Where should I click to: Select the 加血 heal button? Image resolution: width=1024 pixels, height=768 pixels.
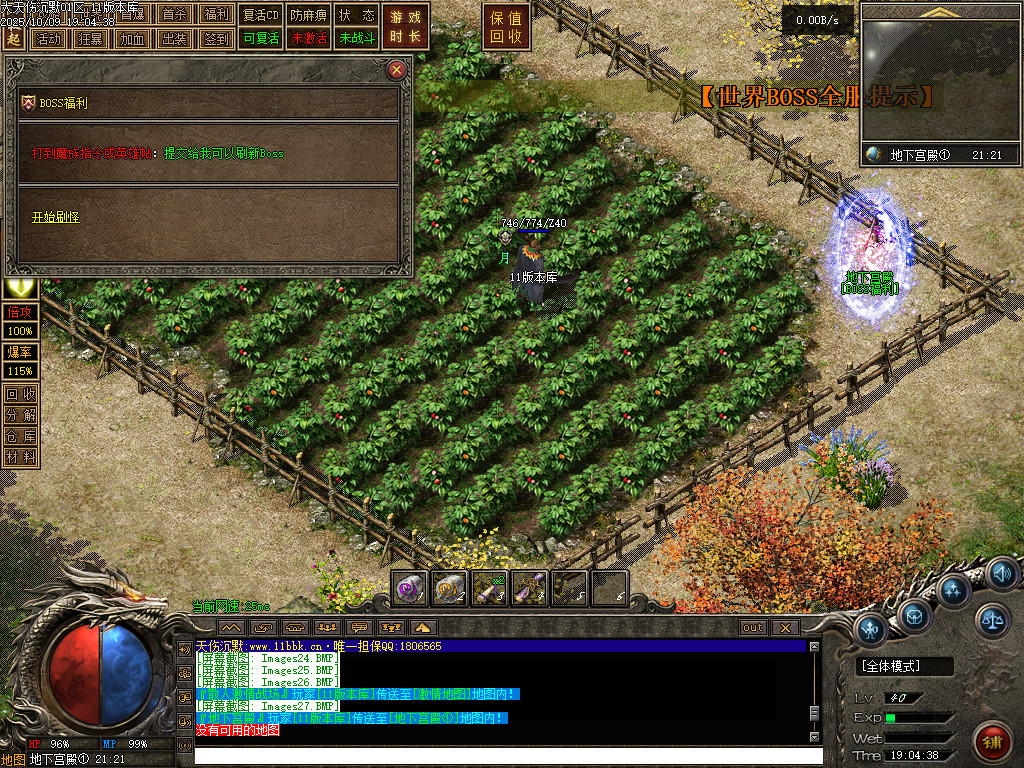click(132, 39)
